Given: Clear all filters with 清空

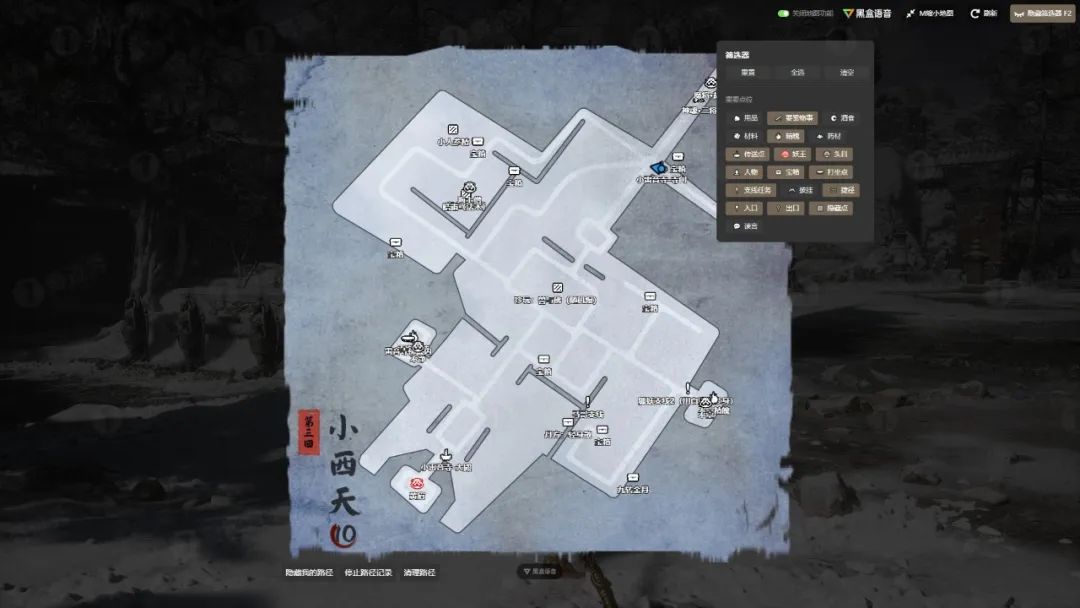Looking at the screenshot, I should coord(846,72).
